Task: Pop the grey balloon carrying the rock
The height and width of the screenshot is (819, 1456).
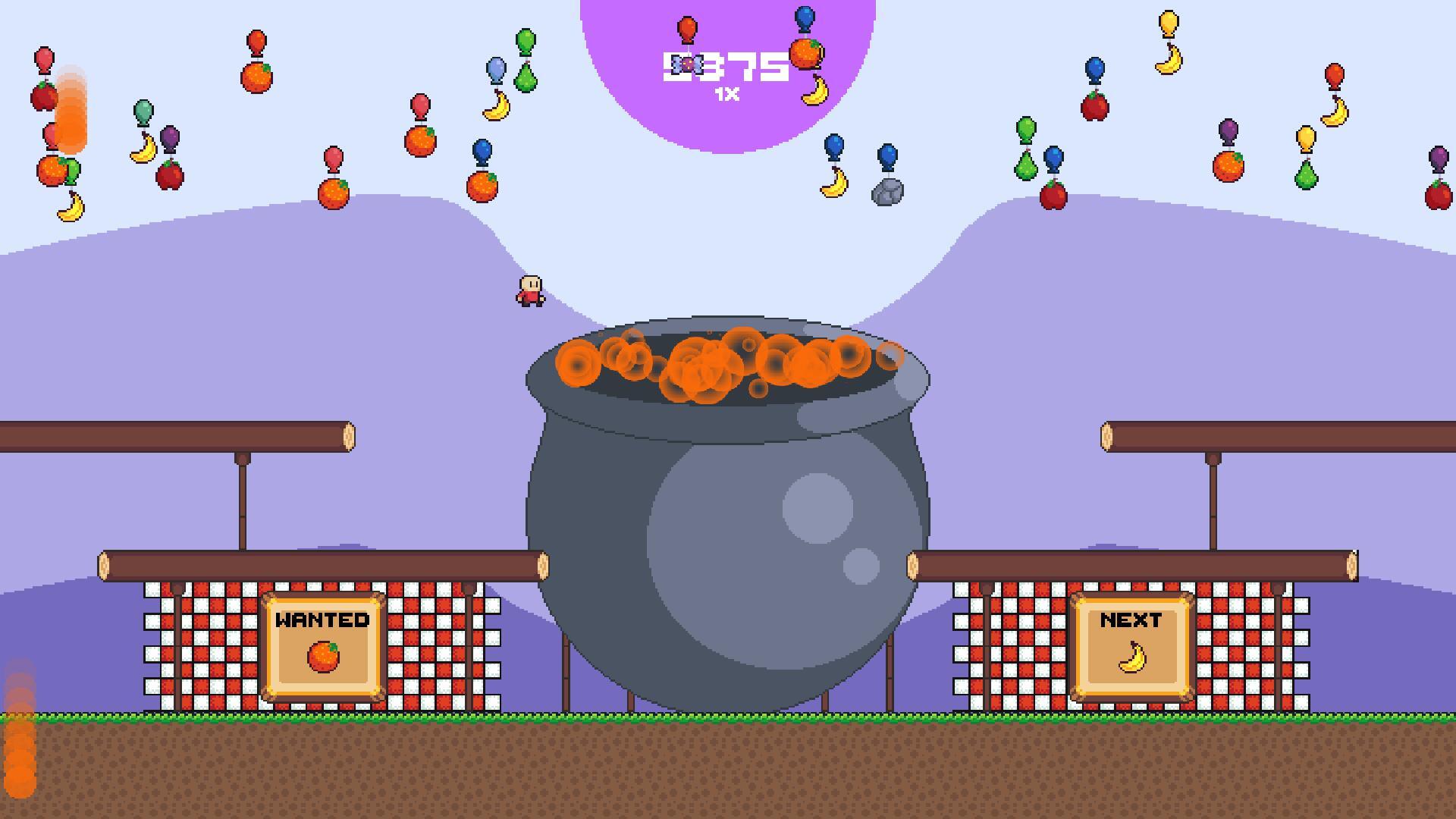Action: click(x=886, y=154)
